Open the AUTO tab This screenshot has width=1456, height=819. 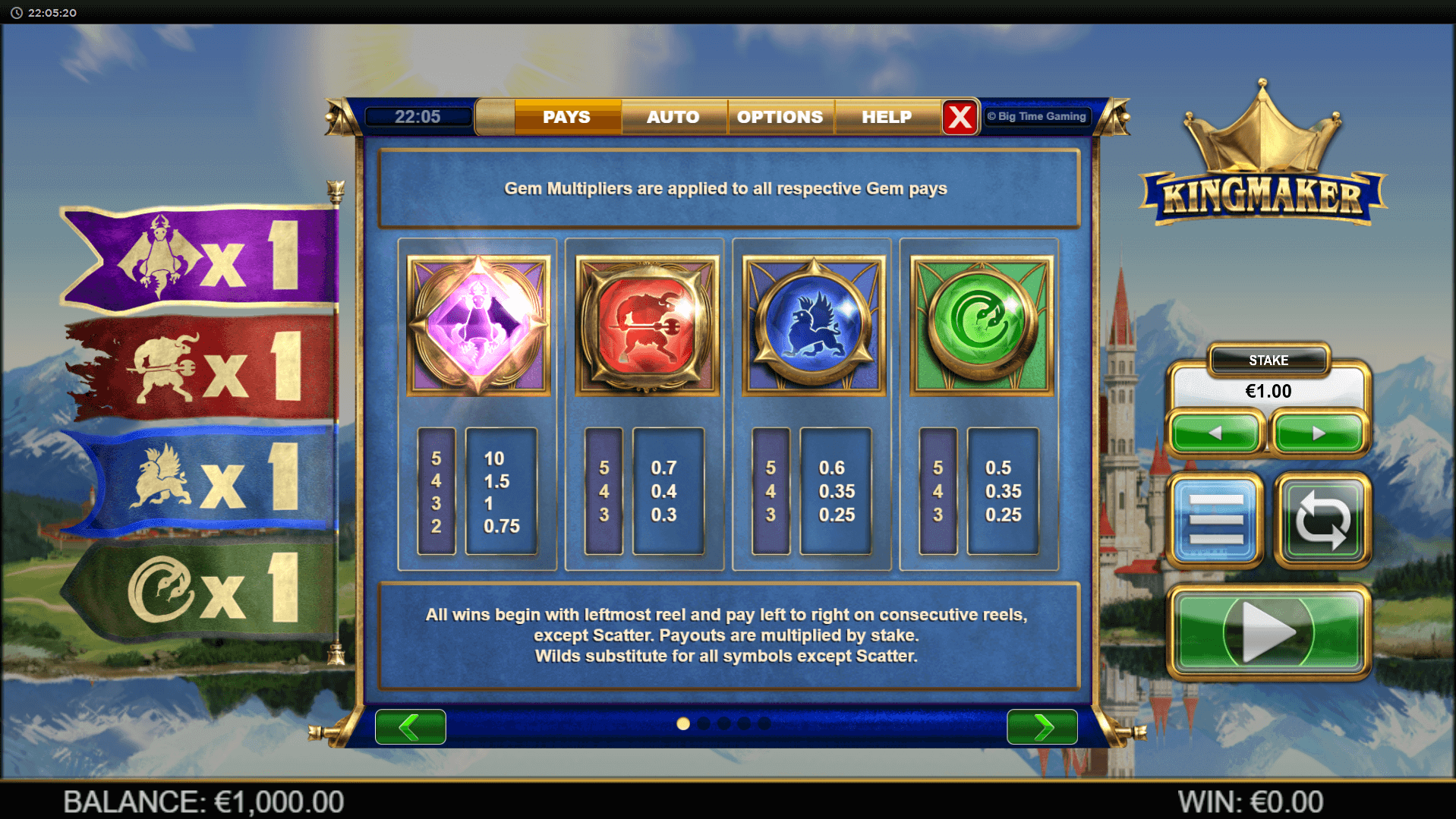[x=673, y=117]
